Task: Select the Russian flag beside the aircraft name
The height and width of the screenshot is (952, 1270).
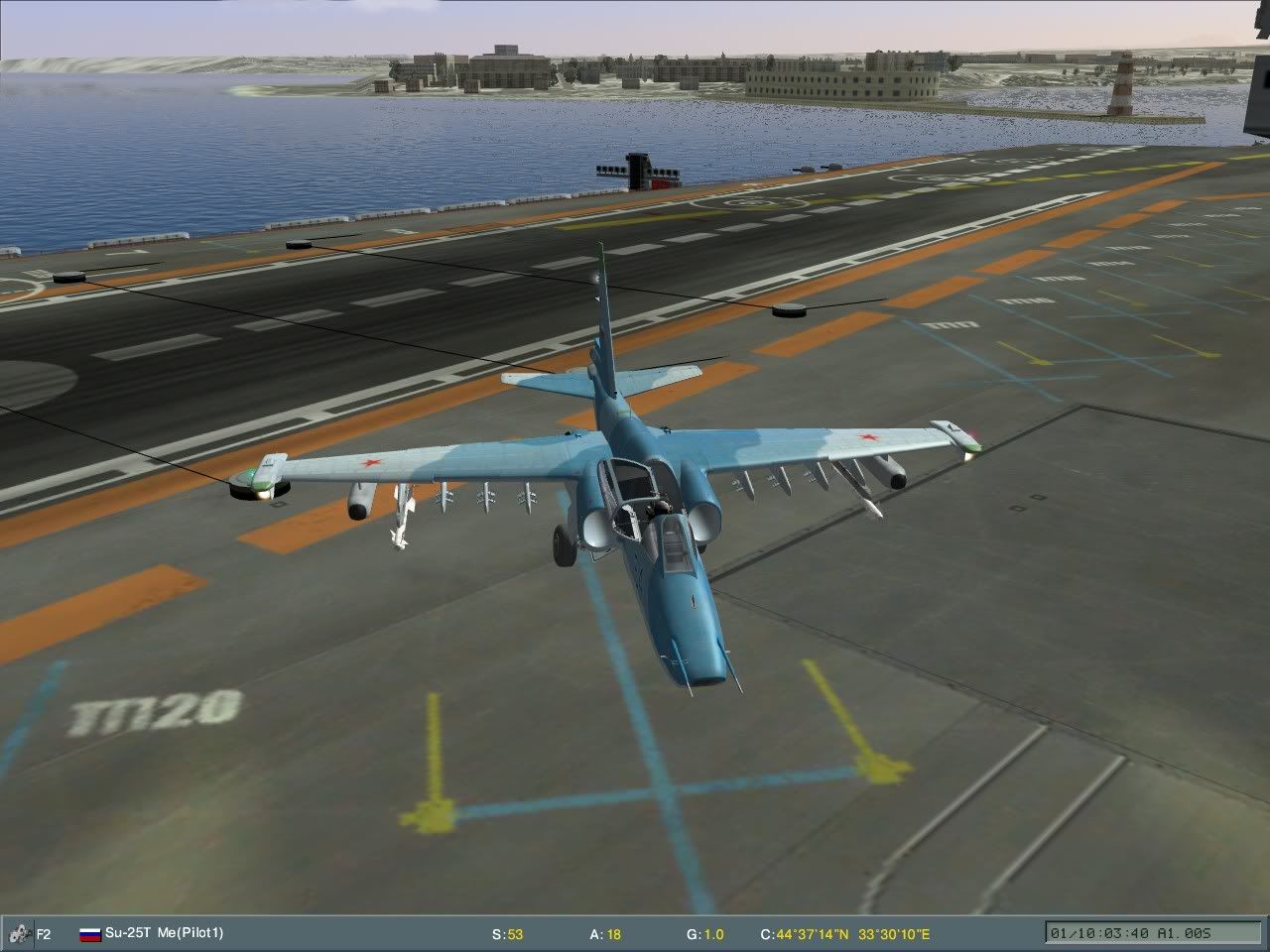Action: pyautogui.click(x=89, y=933)
